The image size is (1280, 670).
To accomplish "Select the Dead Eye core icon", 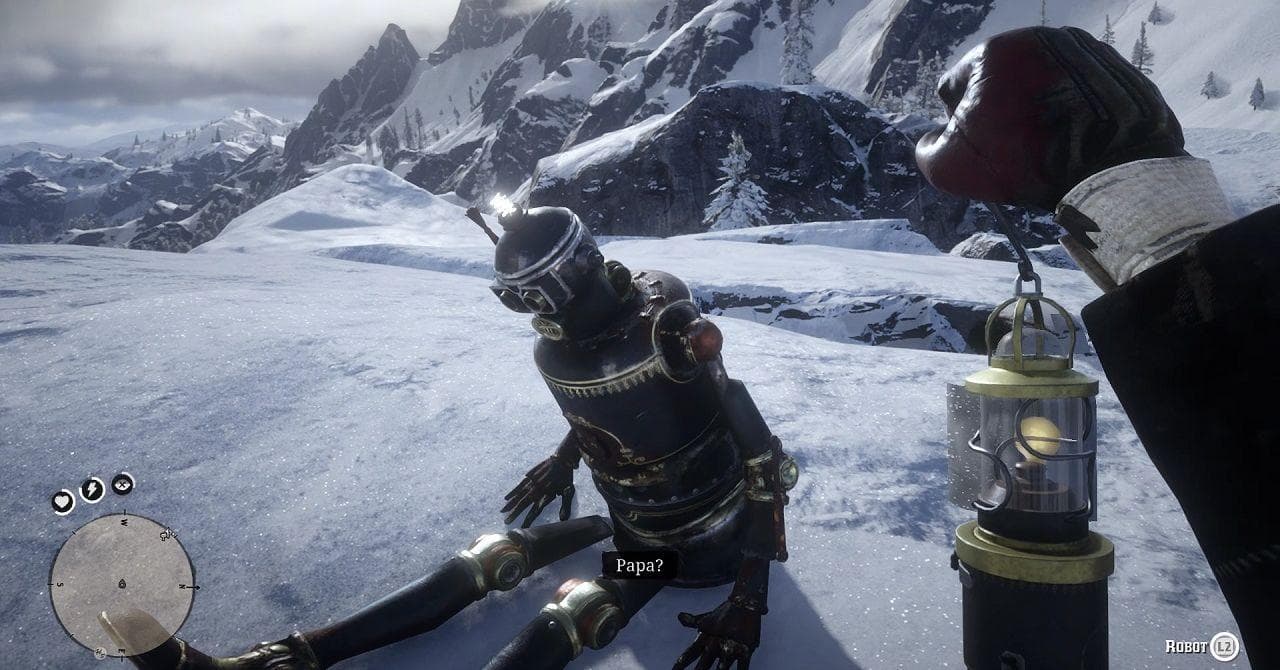I will [x=122, y=484].
